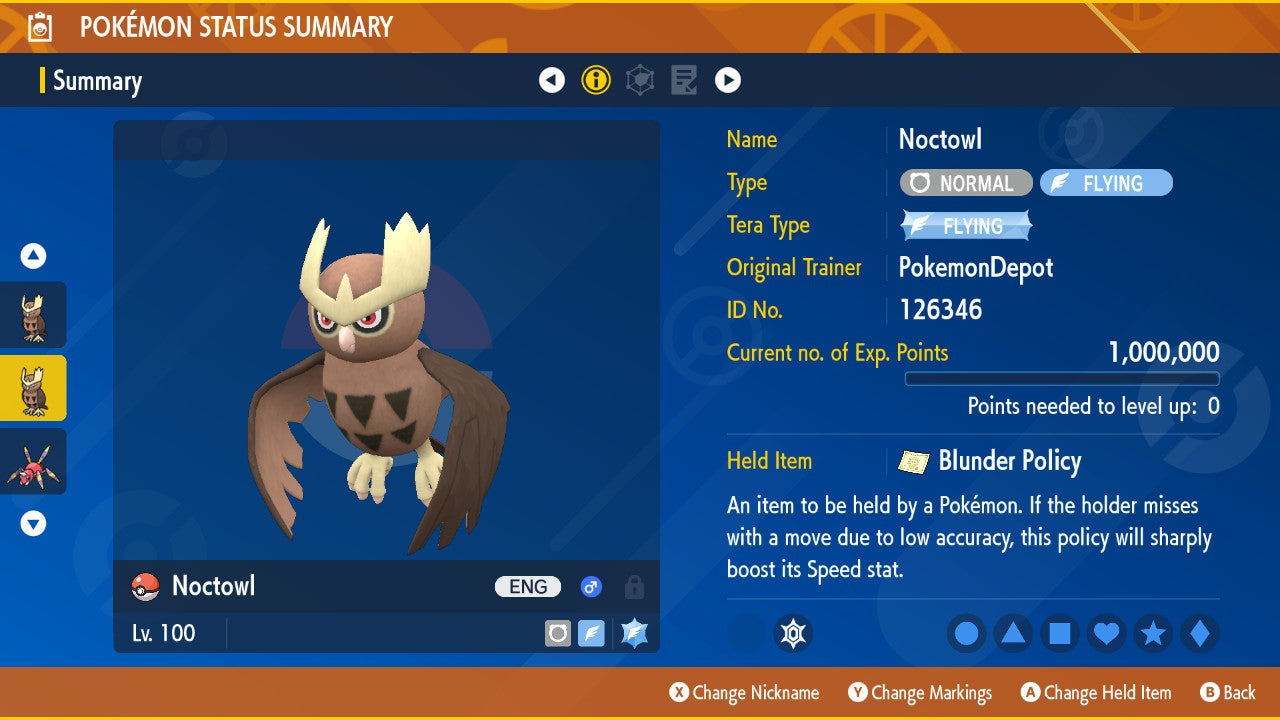
Task: Toggle the circle marking
Action: pos(966,633)
